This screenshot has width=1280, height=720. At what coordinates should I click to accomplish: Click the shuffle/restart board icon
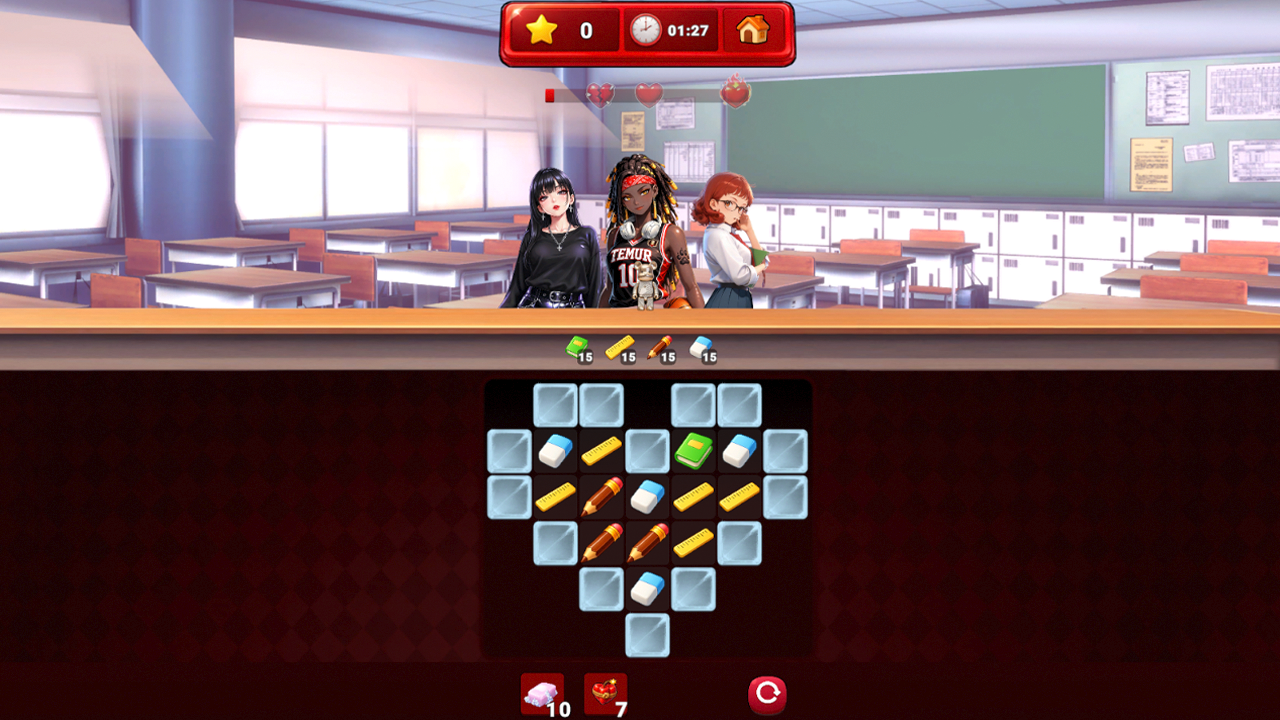click(766, 693)
